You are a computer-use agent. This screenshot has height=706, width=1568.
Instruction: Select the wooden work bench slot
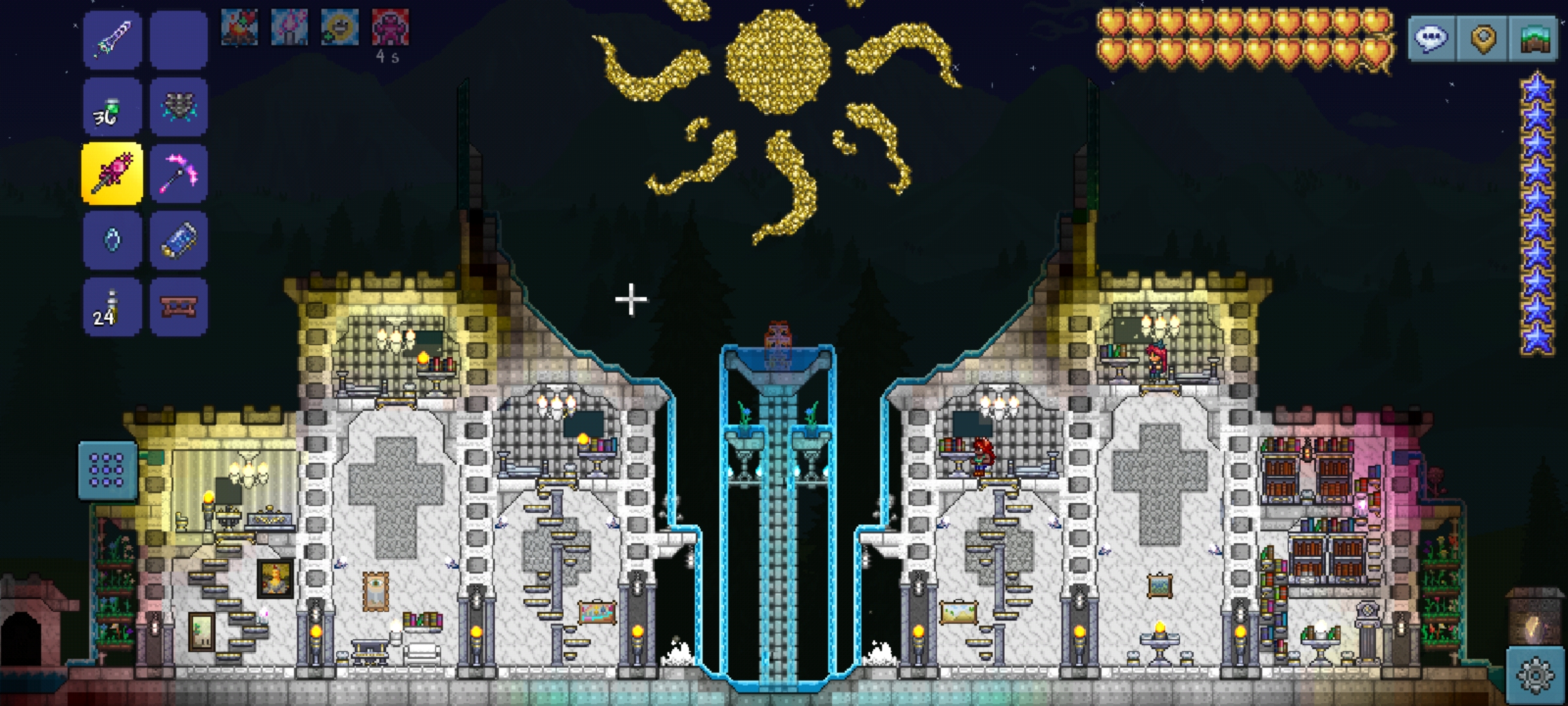pyautogui.click(x=178, y=307)
